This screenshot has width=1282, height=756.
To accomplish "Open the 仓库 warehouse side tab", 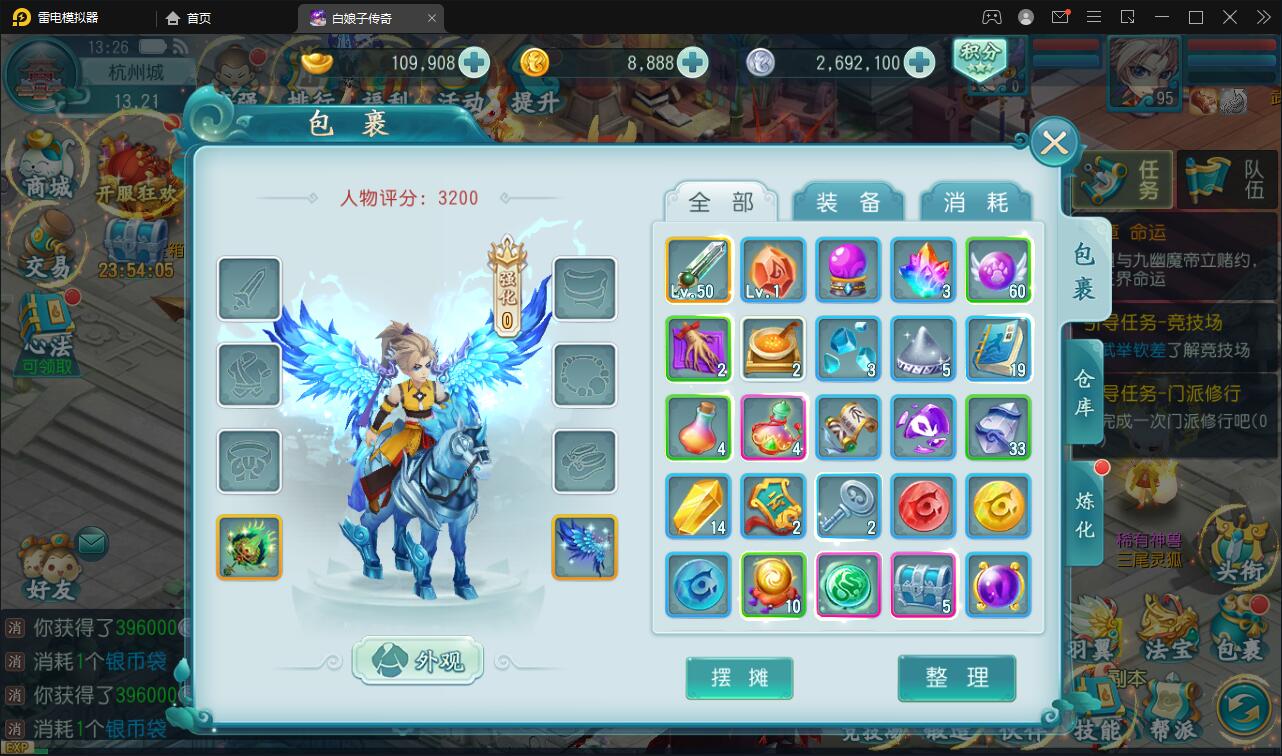I will point(1083,390).
